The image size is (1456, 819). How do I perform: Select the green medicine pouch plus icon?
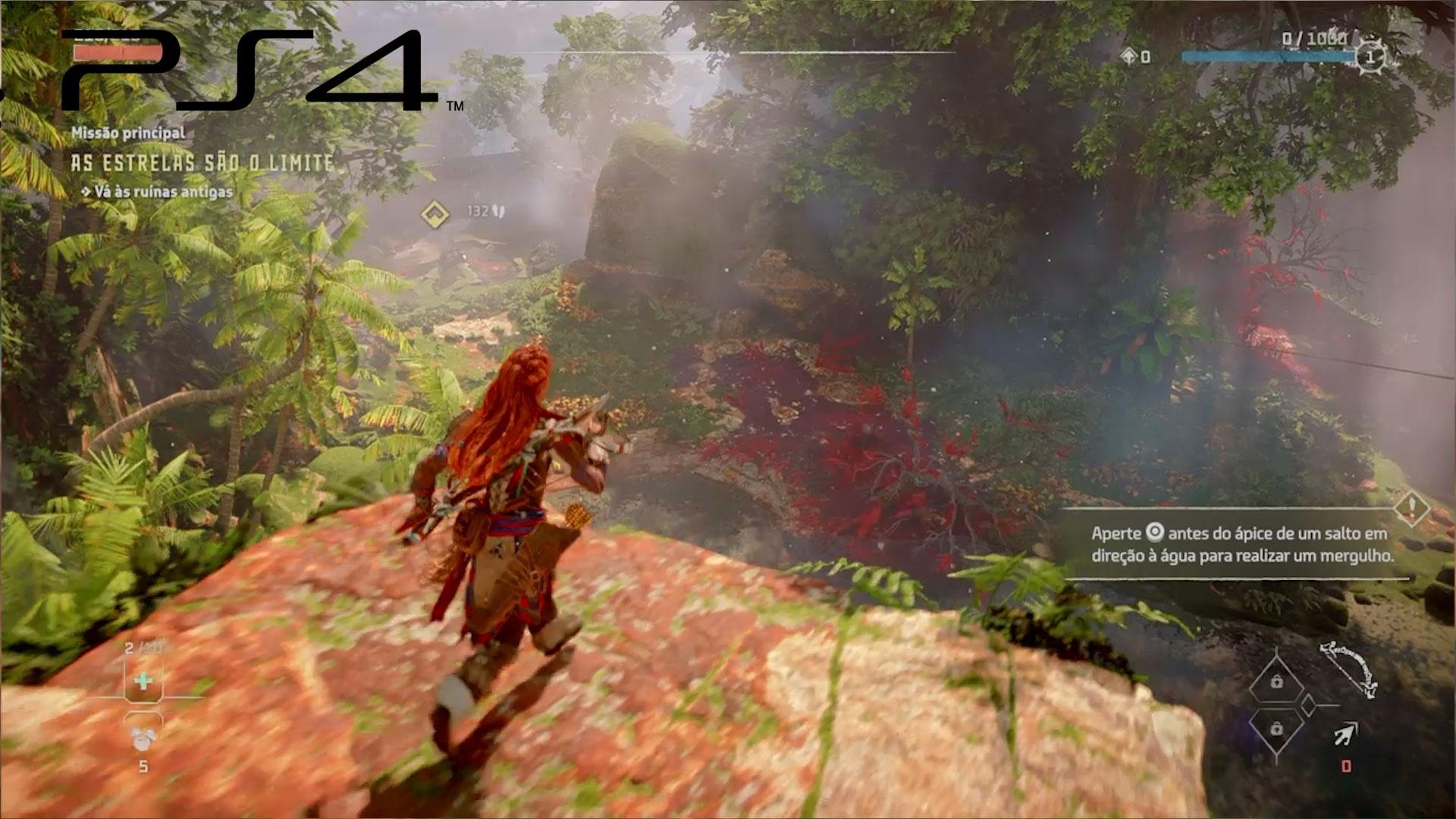point(143,681)
